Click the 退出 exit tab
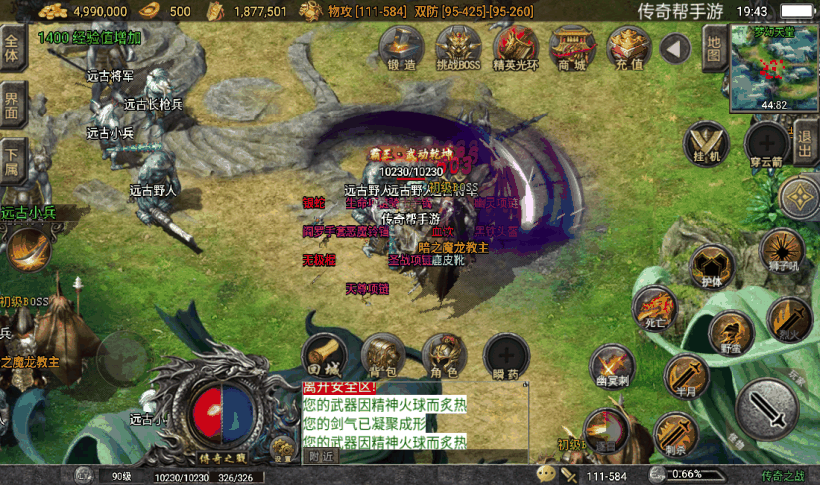The height and width of the screenshot is (485, 820). point(806,142)
